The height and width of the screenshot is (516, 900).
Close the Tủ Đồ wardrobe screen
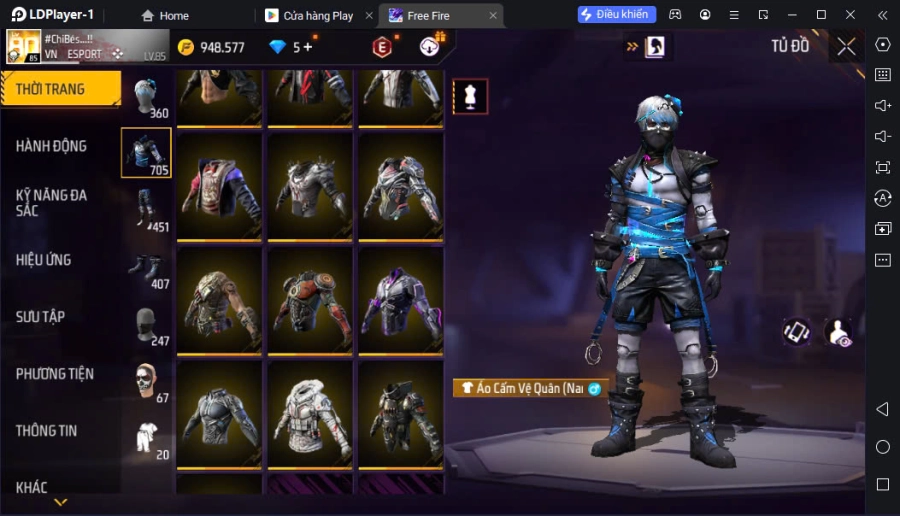(x=846, y=46)
